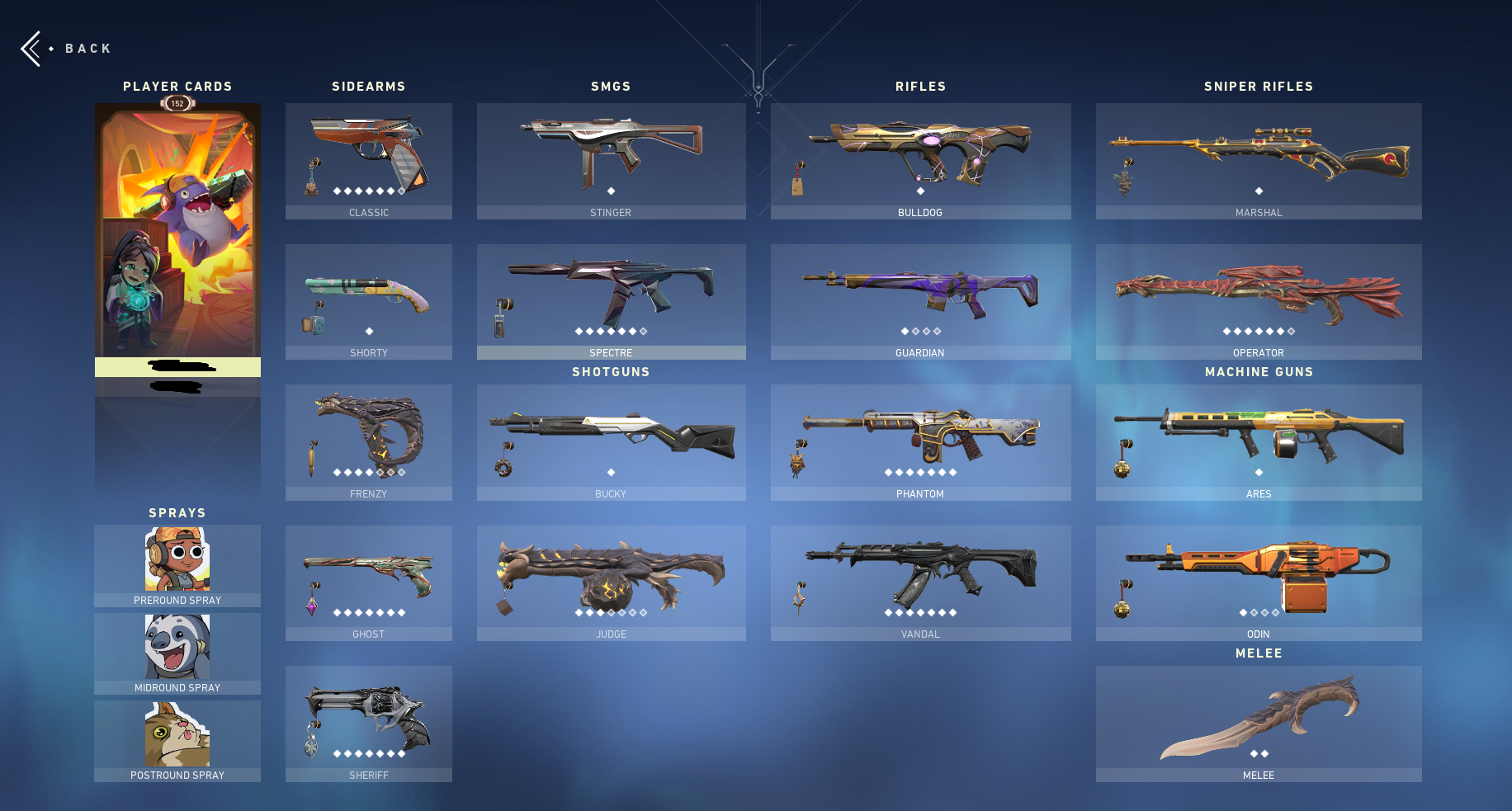Open the Judge shotgun slot

tap(611, 582)
